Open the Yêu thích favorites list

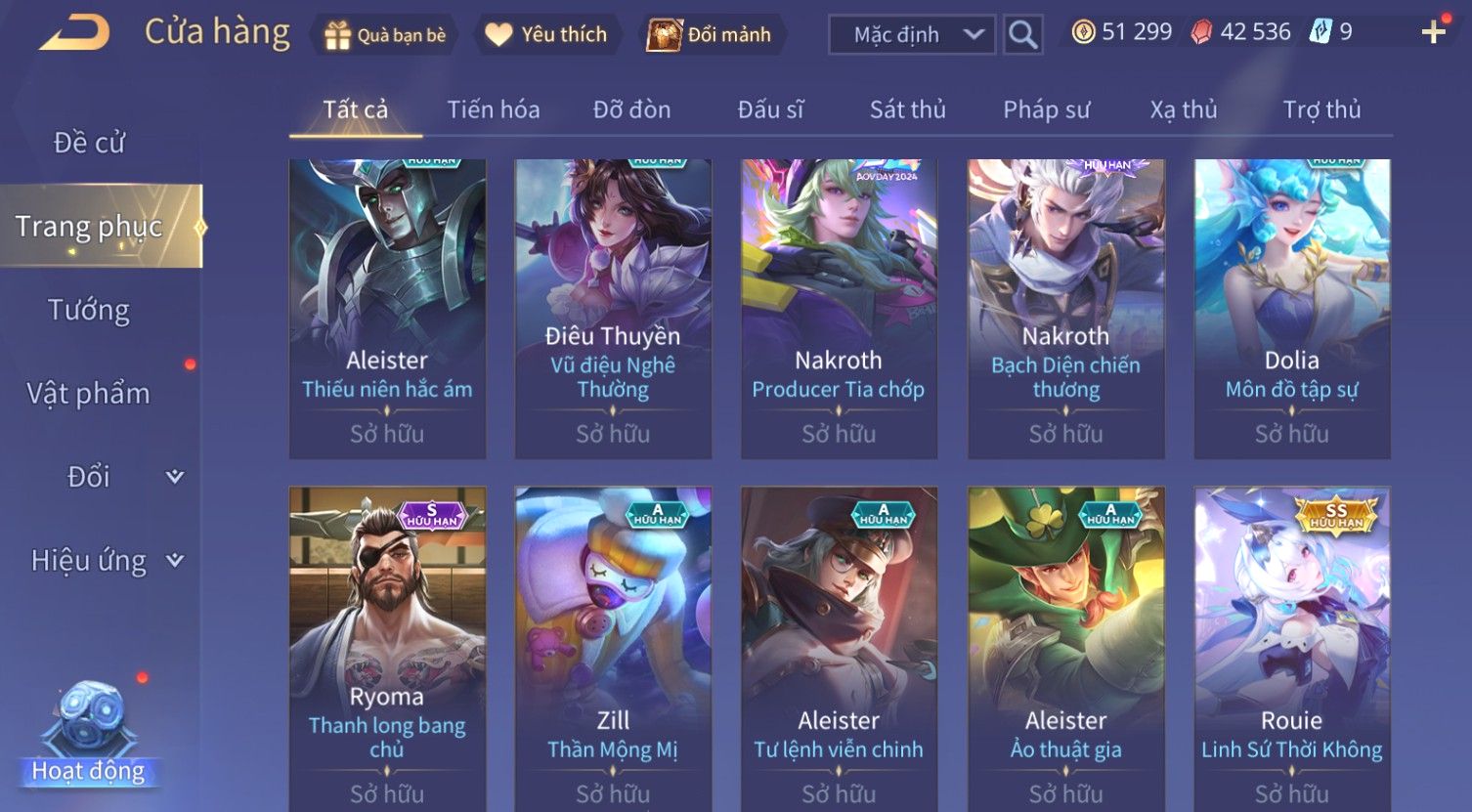[546, 35]
